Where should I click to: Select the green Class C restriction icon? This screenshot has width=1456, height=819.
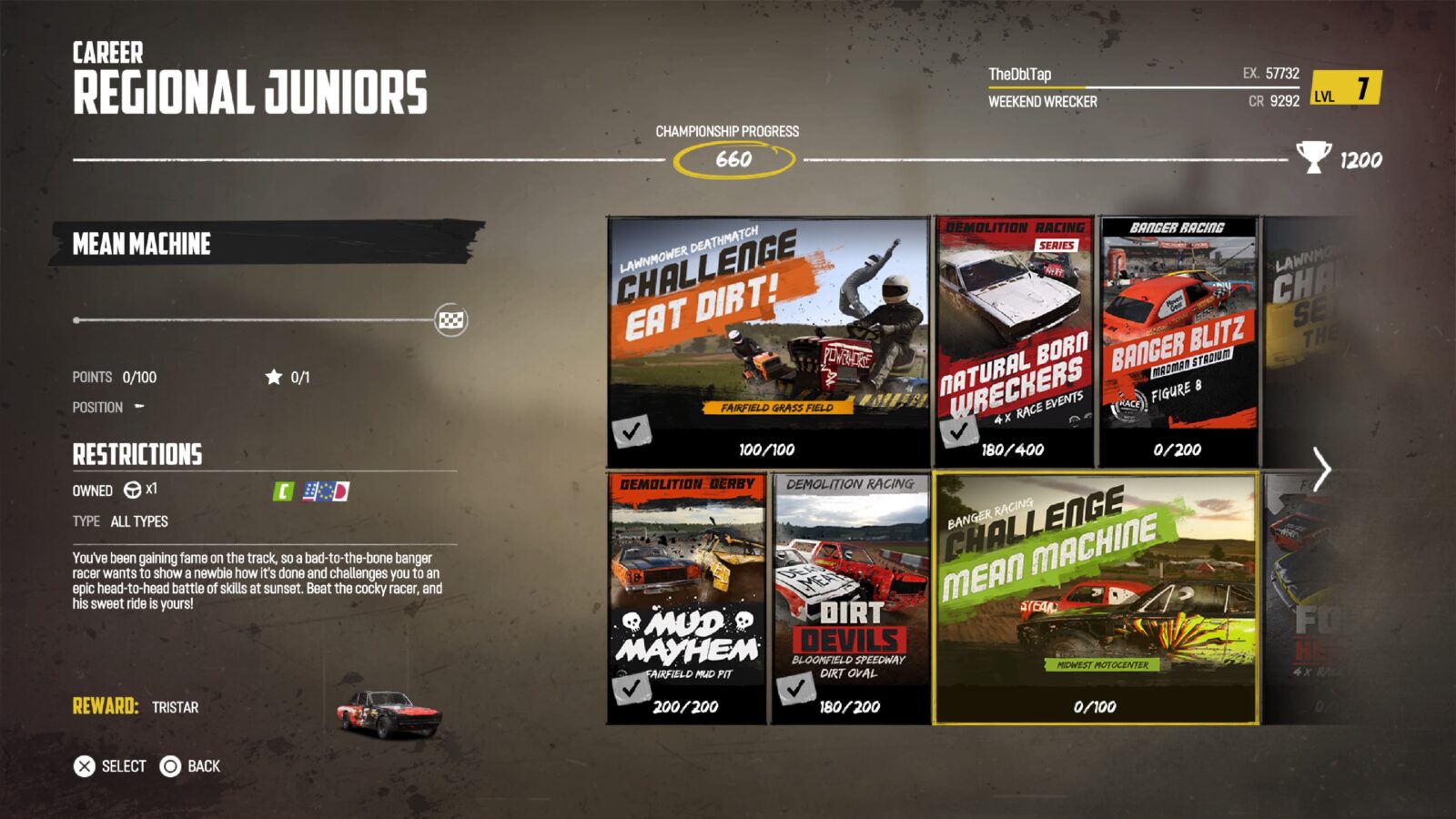pyautogui.click(x=284, y=490)
